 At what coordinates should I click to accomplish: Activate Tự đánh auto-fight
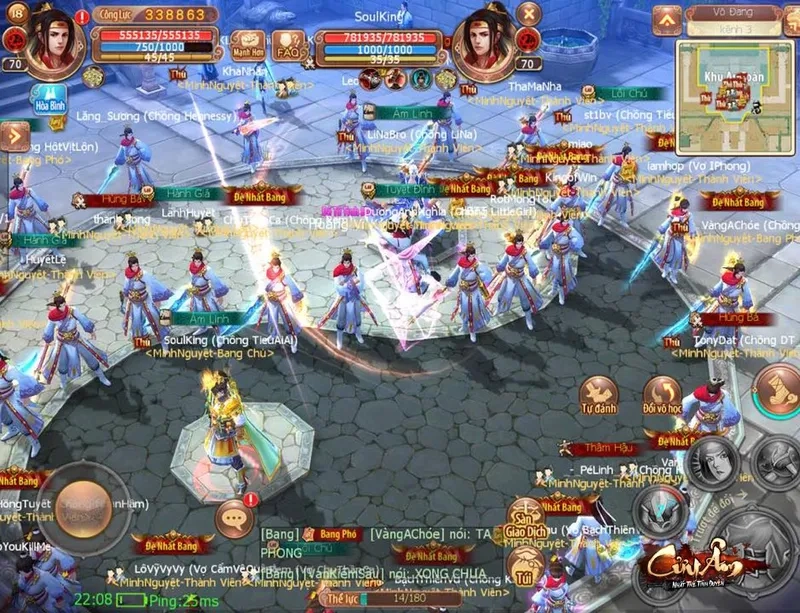598,397
